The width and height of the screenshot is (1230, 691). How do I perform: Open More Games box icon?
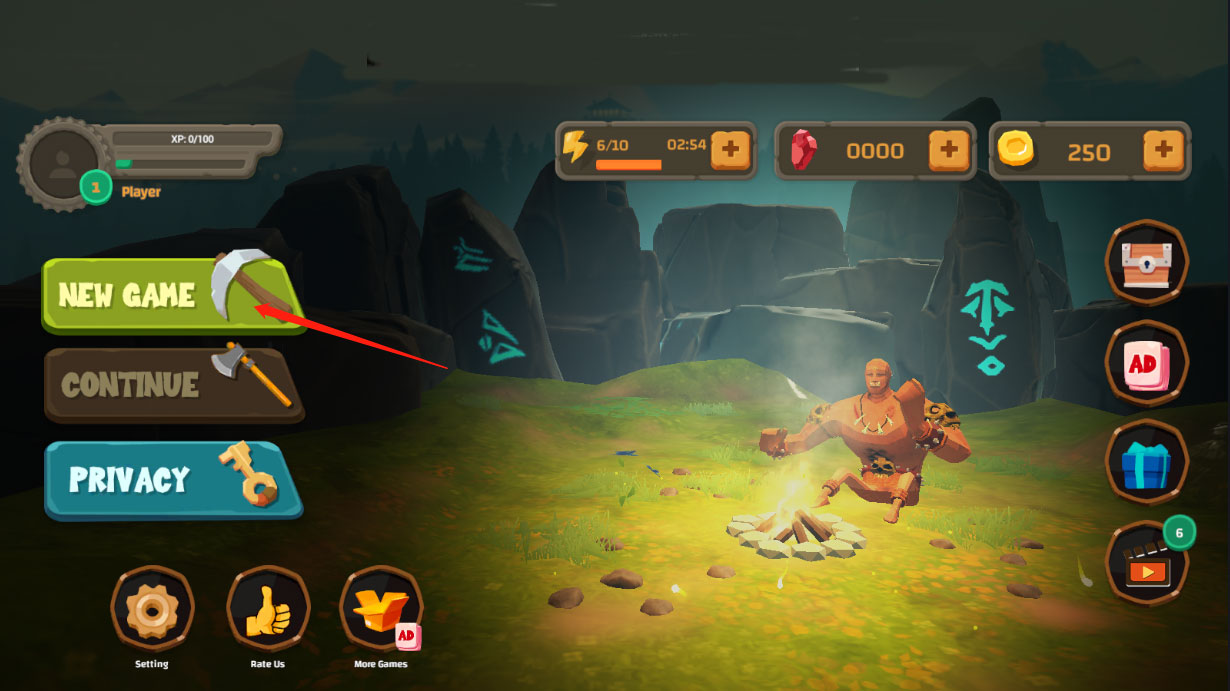[381, 607]
